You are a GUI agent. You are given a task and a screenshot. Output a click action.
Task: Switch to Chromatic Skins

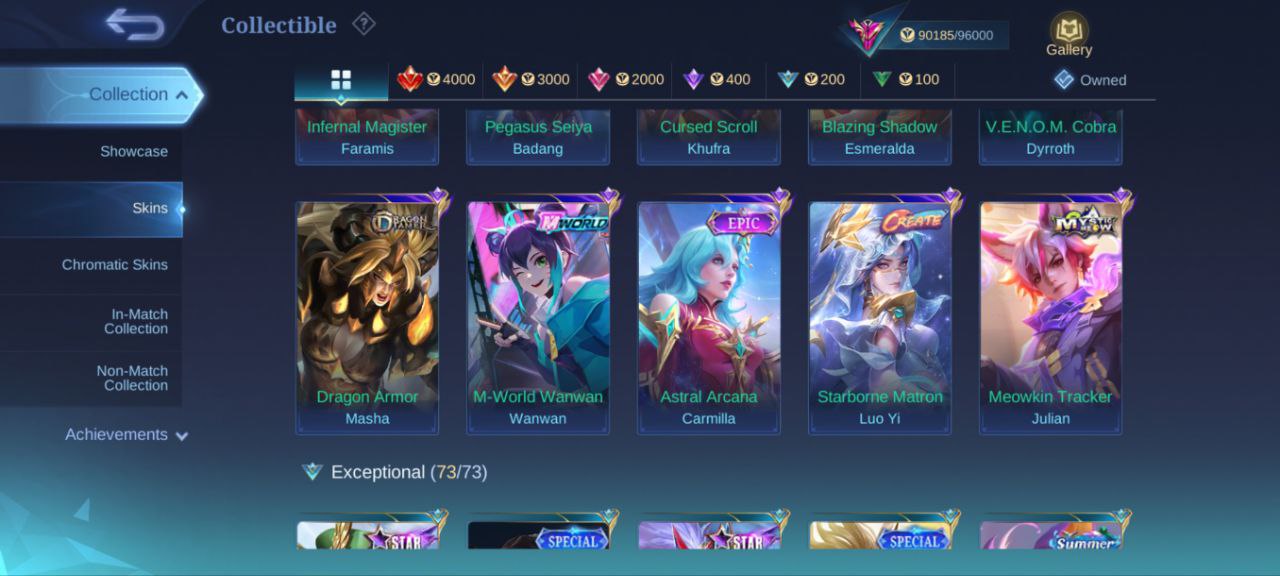(114, 264)
